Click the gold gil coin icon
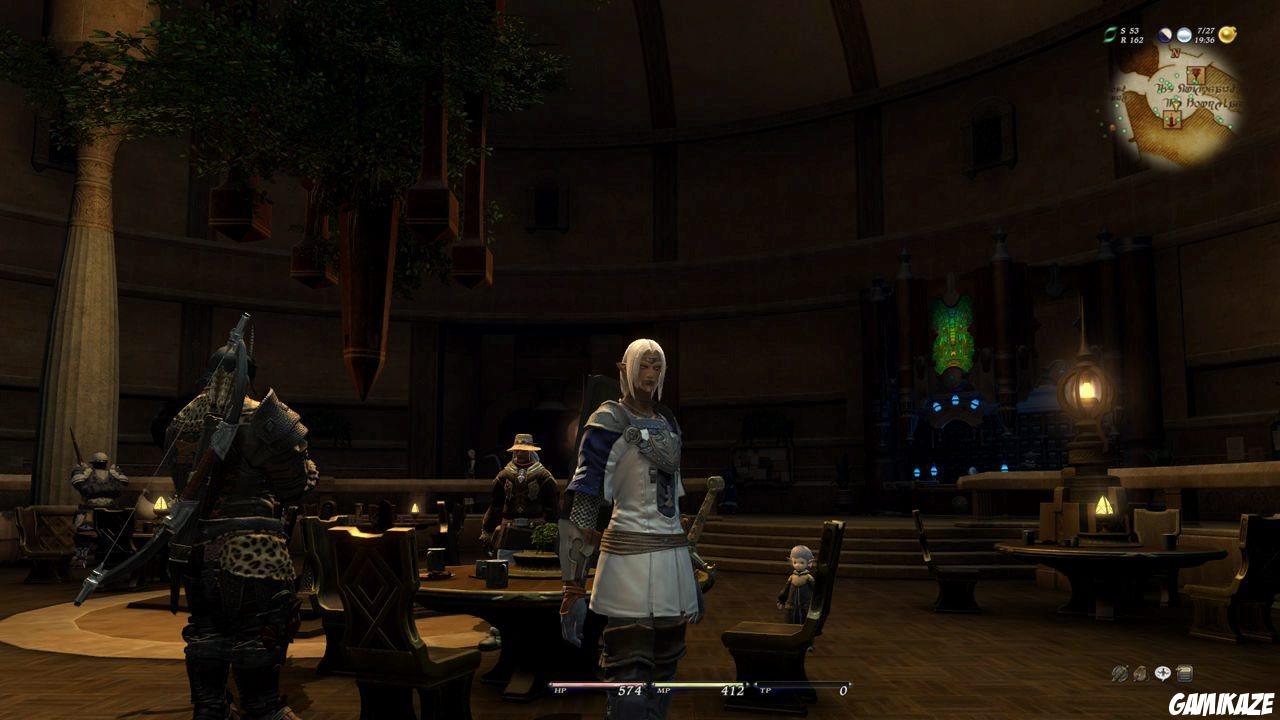1280x720 pixels. (x=1227, y=35)
